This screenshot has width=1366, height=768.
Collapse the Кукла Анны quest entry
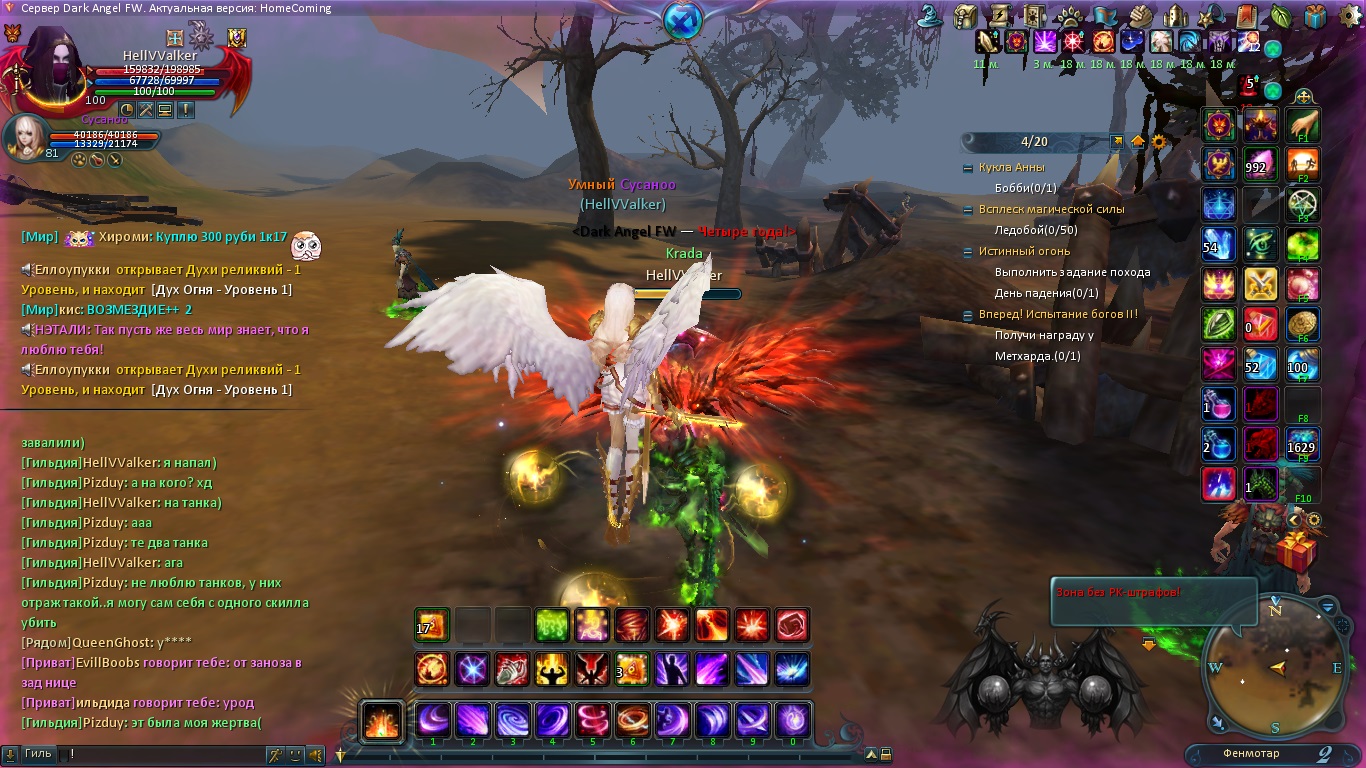pyautogui.click(x=968, y=168)
